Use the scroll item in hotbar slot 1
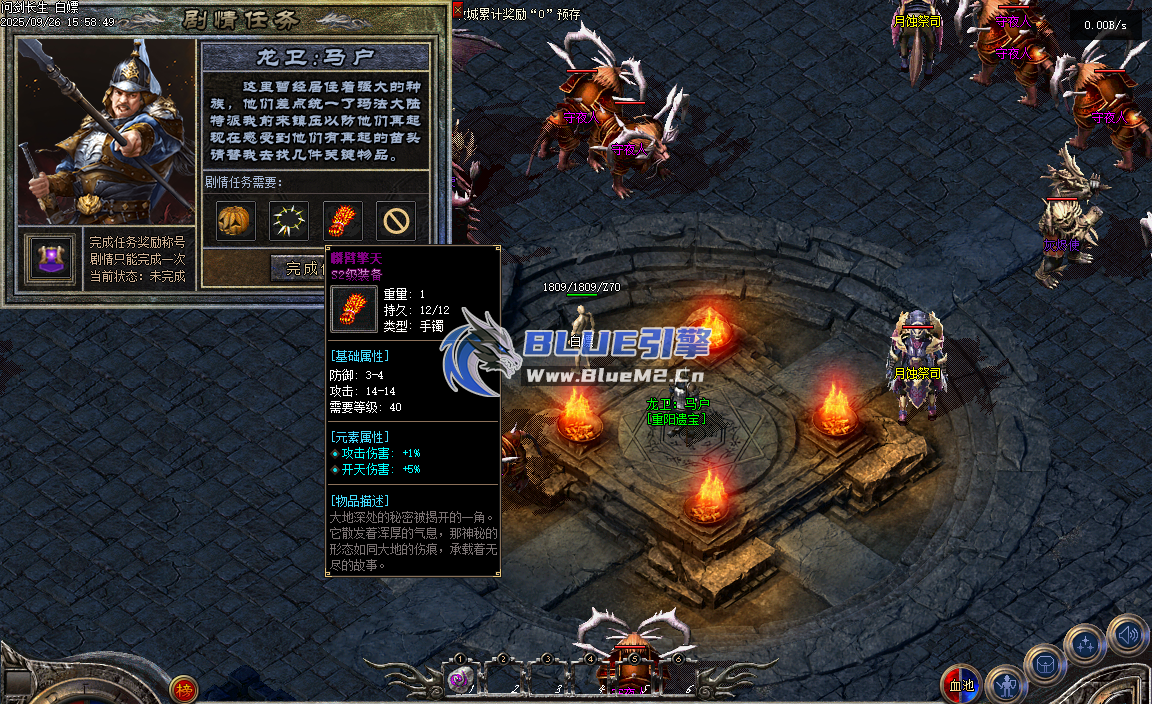1152x704 pixels. pos(460,680)
